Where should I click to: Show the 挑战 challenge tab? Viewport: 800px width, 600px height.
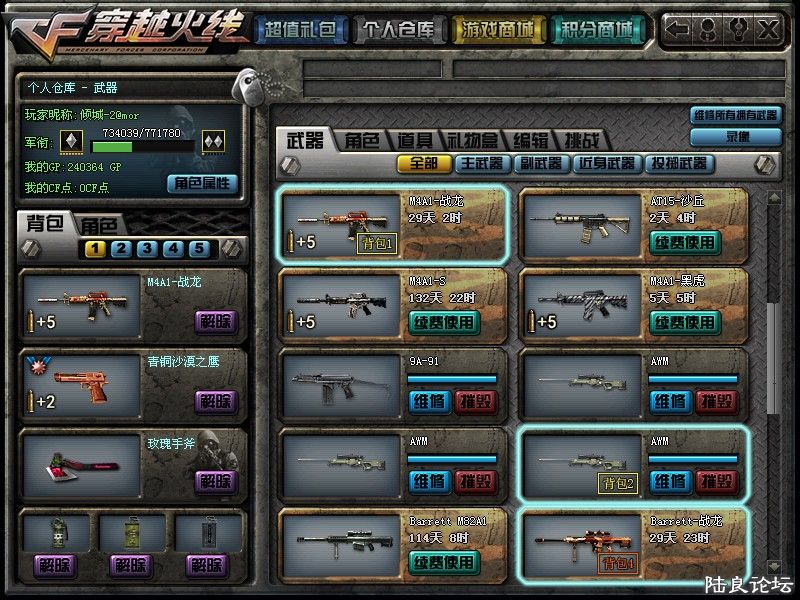[583, 141]
